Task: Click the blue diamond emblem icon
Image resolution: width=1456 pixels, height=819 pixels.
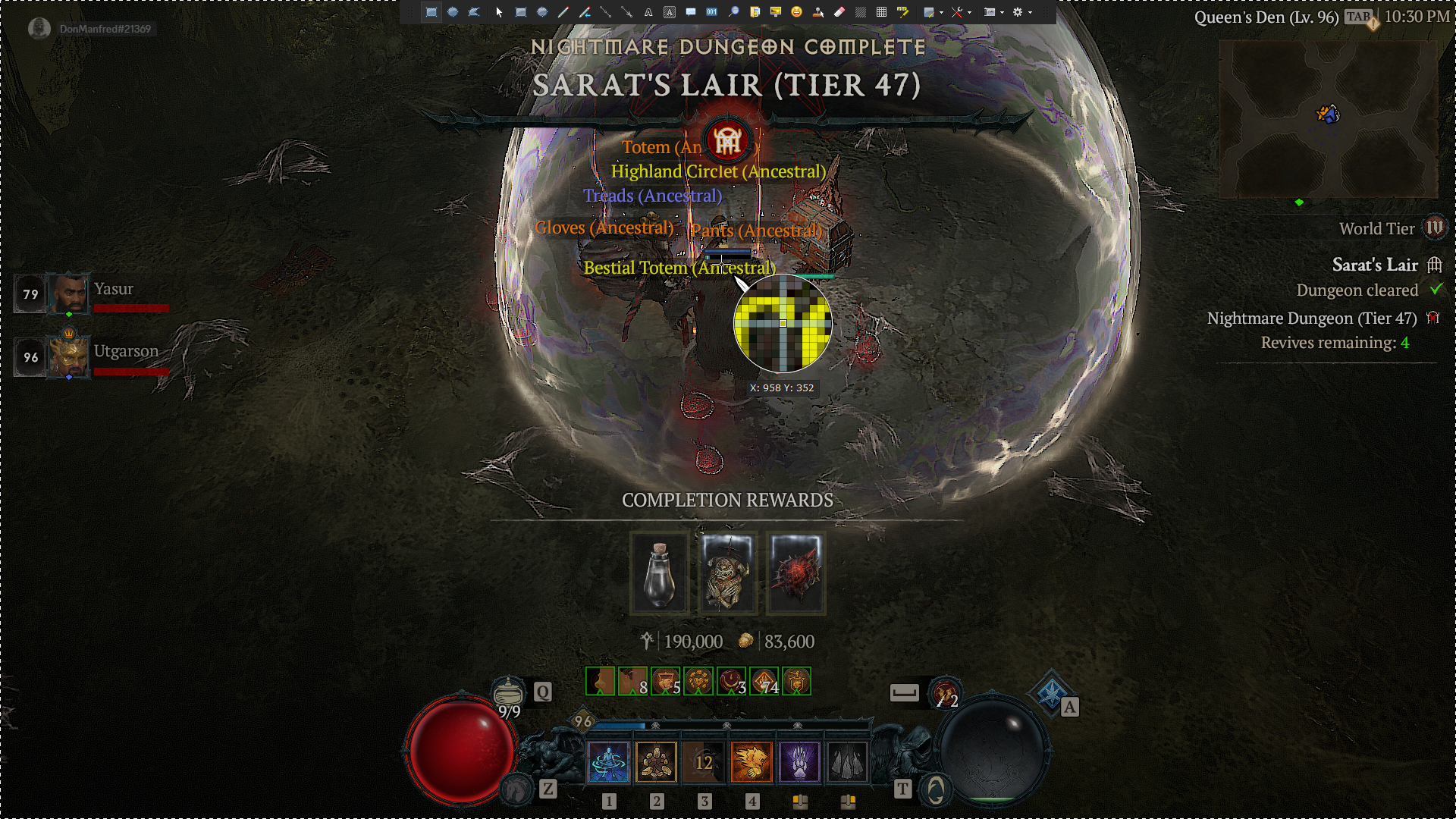Action: point(1051,692)
